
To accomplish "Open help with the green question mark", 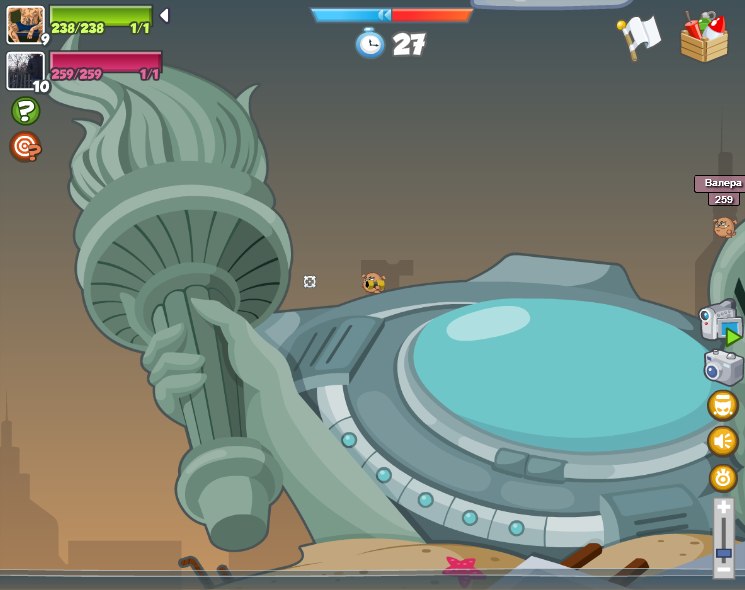I will [x=25, y=111].
